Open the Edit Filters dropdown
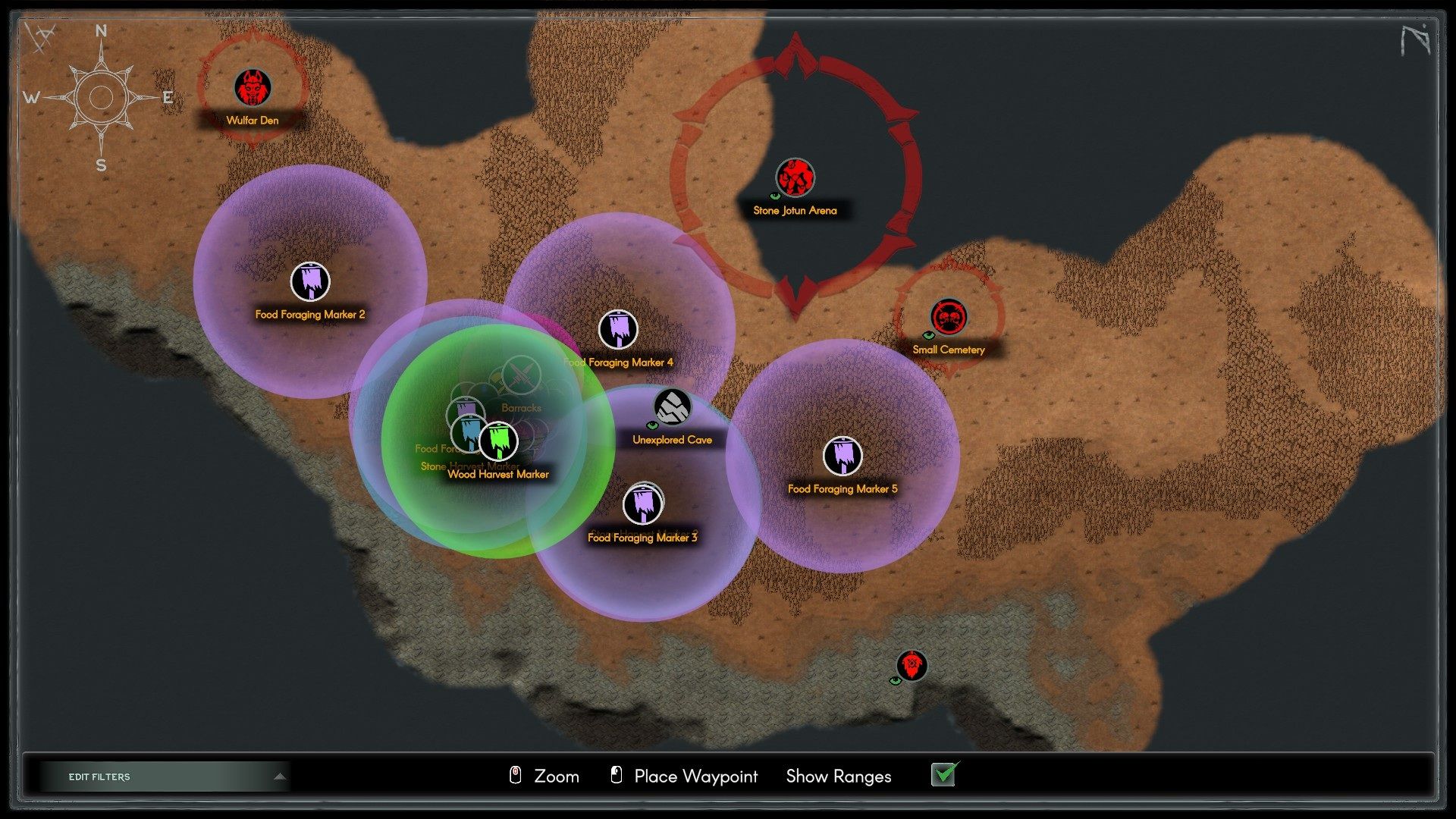1456x819 pixels. click(165, 777)
